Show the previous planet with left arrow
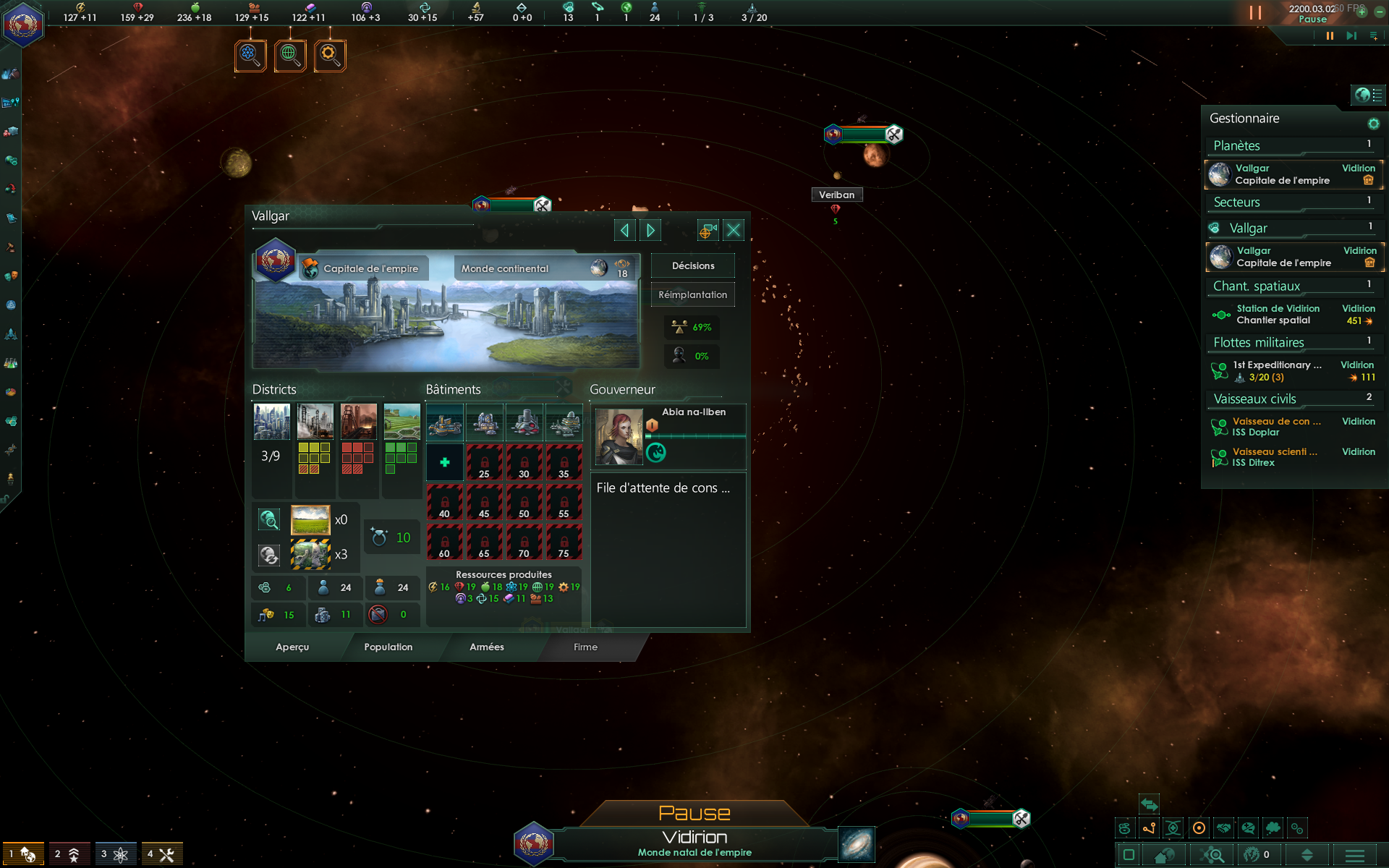The height and width of the screenshot is (868, 1389). 624,230
